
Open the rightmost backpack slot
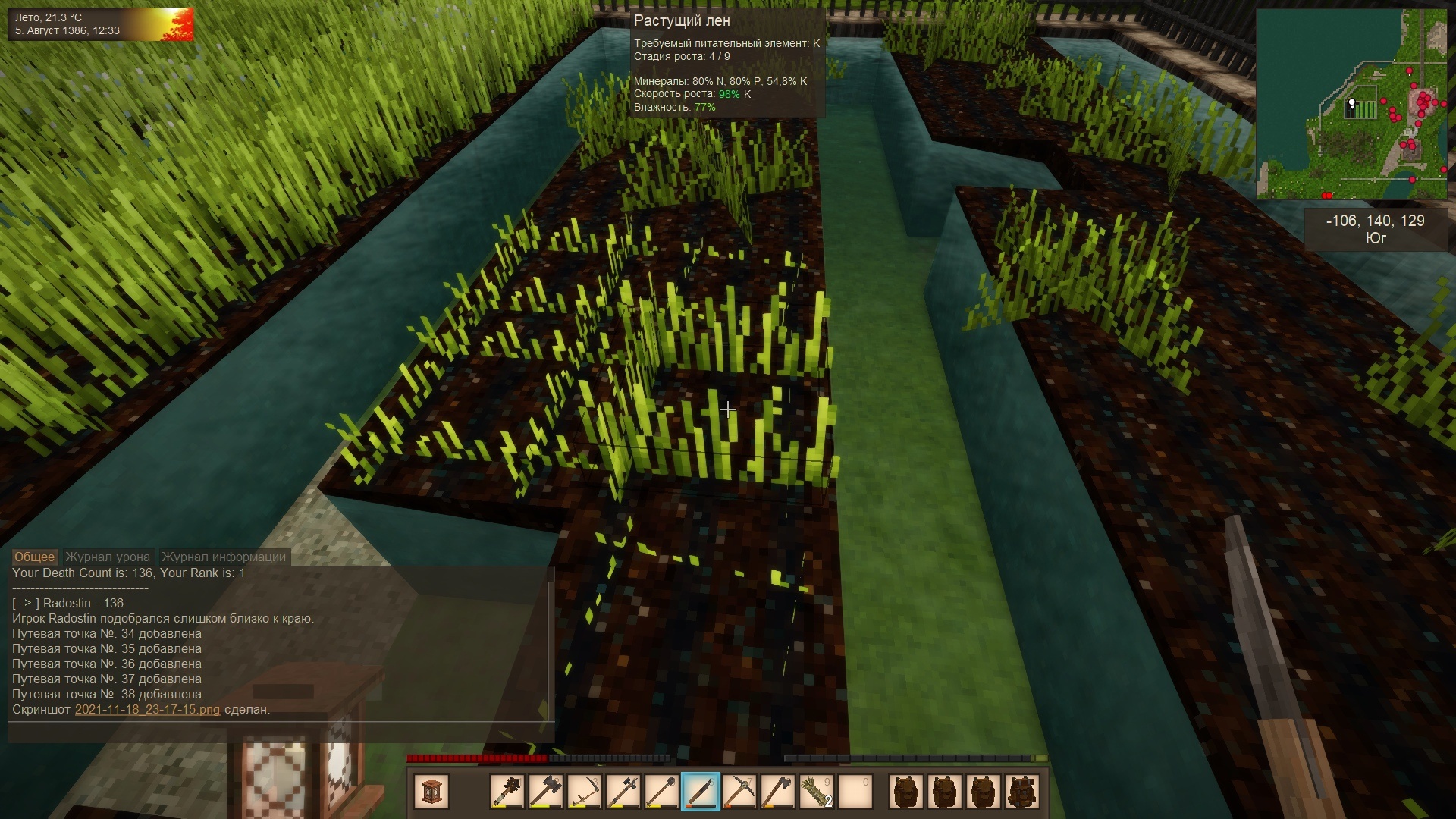point(1021,792)
